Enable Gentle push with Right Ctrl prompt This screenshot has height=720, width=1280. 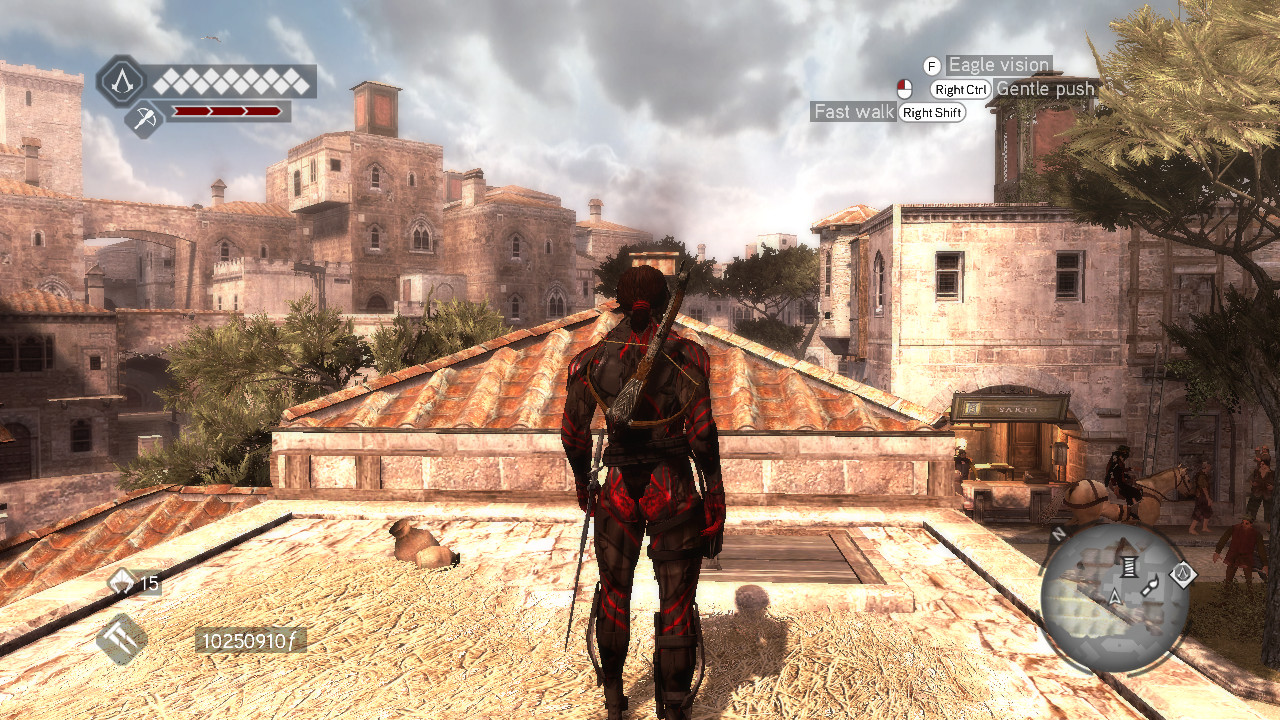pyautogui.click(x=960, y=88)
